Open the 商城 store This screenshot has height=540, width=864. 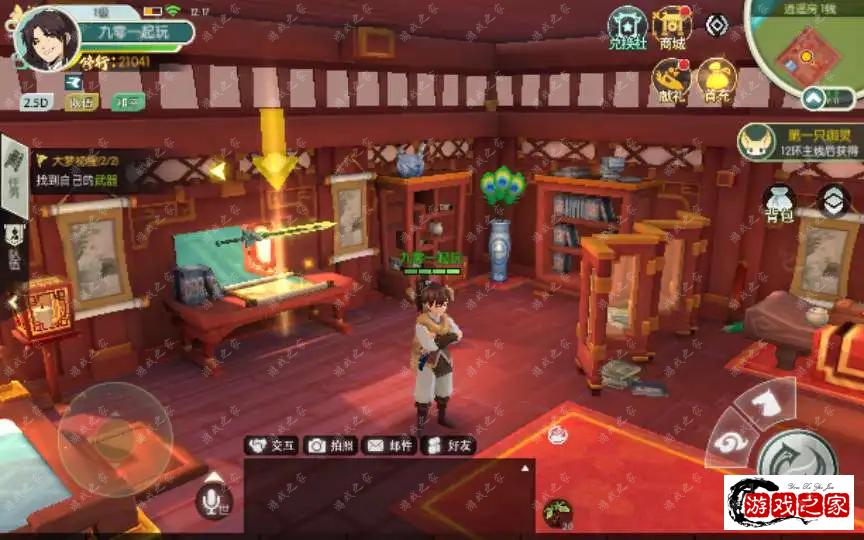671,27
